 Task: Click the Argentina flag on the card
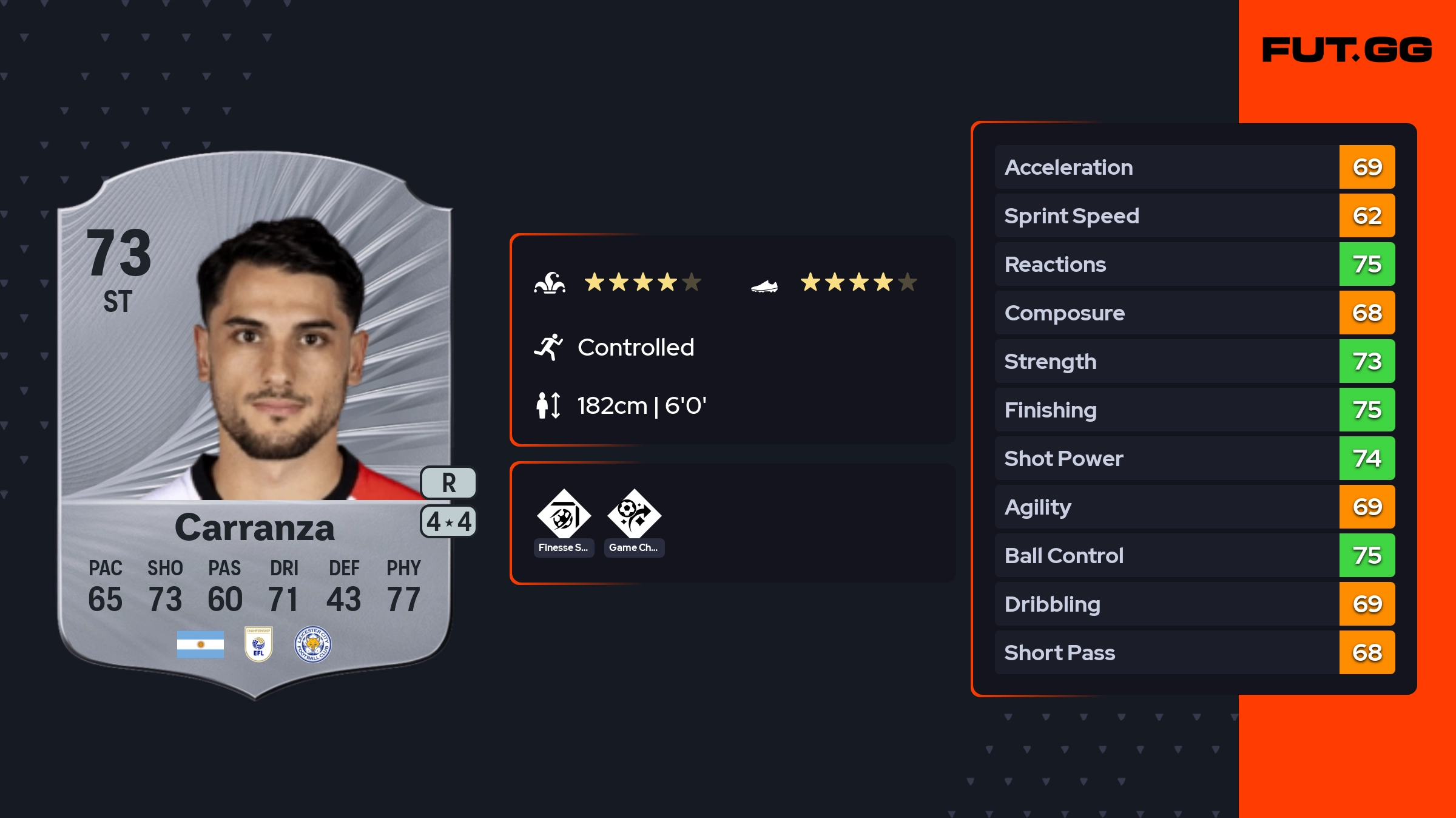(x=200, y=644)
